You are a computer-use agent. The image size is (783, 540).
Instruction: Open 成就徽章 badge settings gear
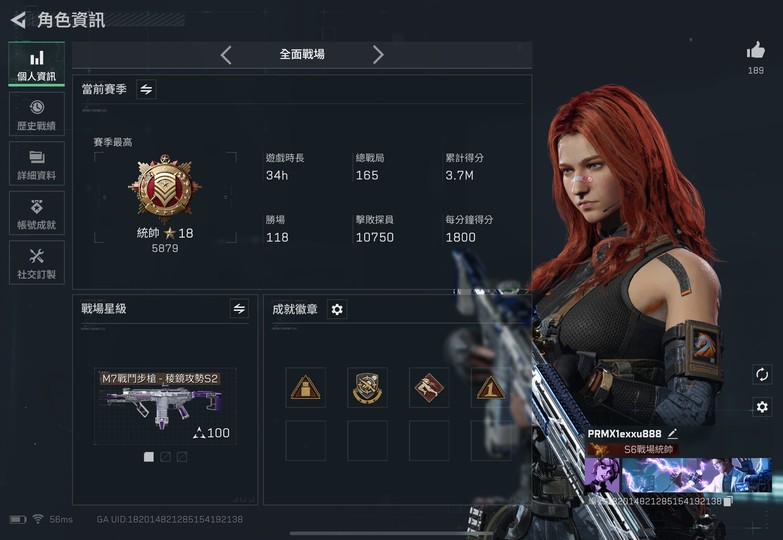337,310
